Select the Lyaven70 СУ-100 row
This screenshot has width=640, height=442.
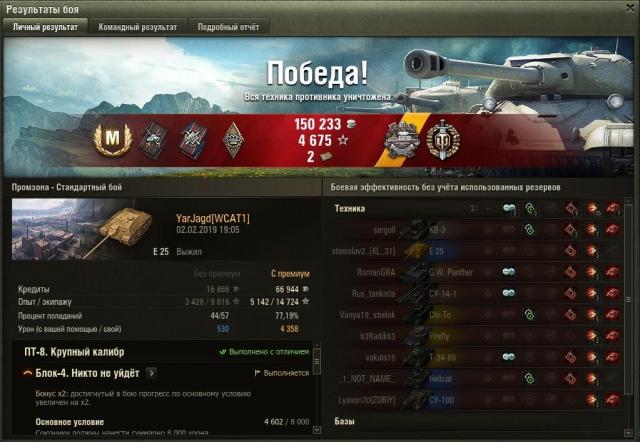coord(470,398)
